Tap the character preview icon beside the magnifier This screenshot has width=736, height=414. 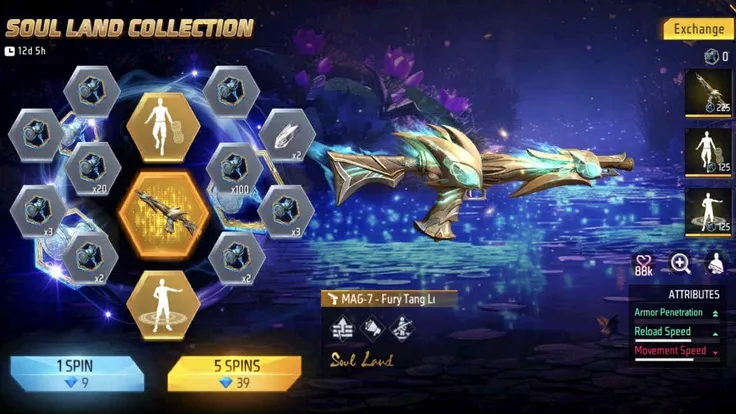point(716,264)
